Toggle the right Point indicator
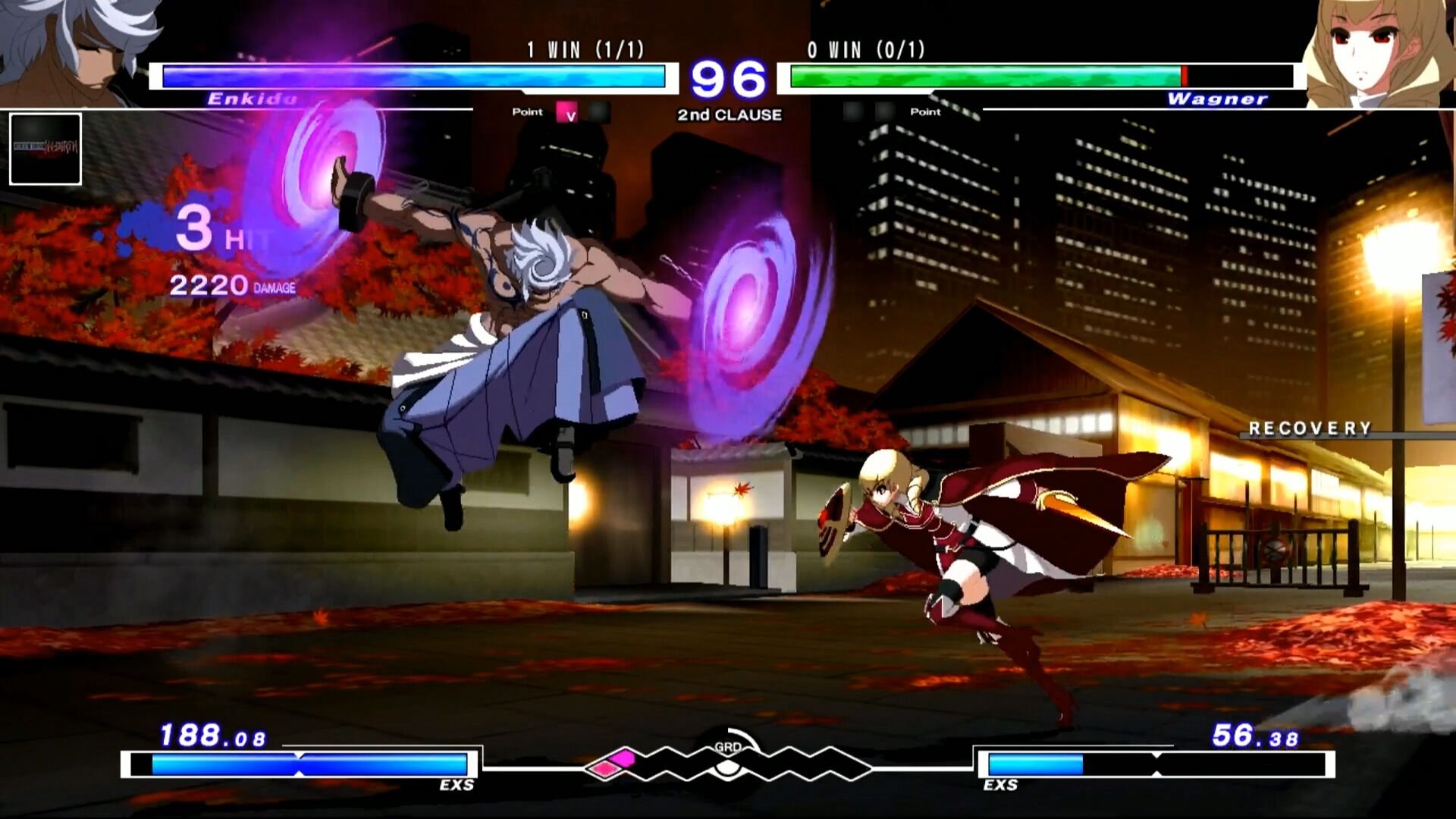This screenshot has height=819, width=1456. click(x=924, y=112)
